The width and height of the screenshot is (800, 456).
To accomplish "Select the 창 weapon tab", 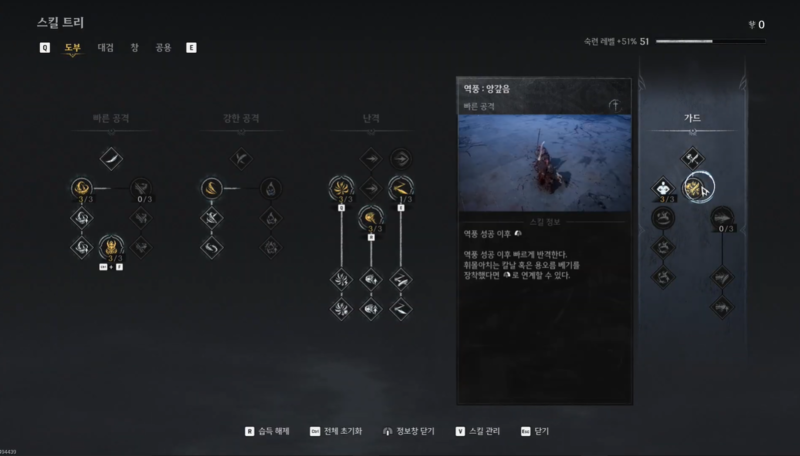I will pos(134,47).
